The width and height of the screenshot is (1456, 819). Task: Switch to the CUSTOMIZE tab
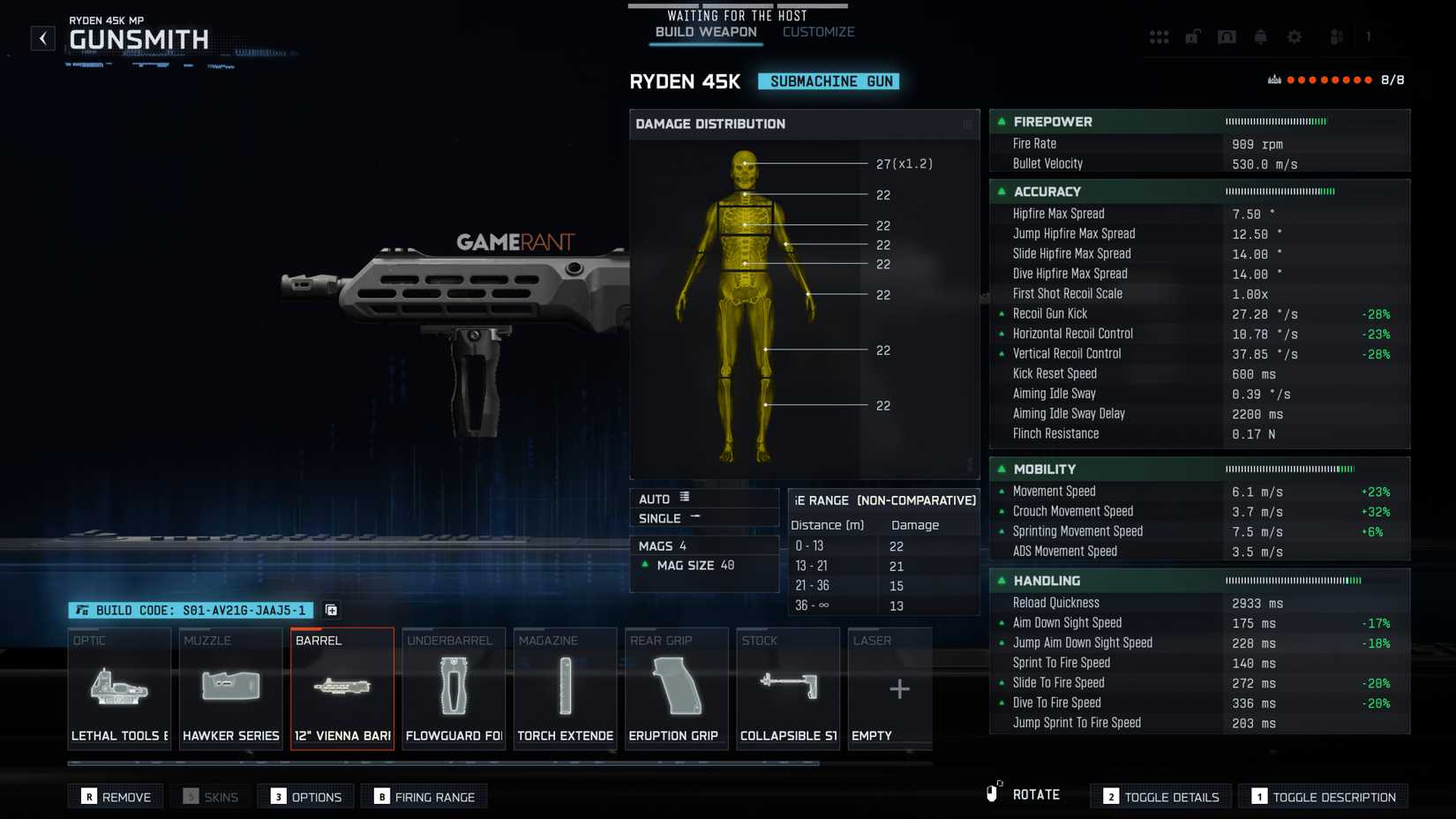[817, 31]
